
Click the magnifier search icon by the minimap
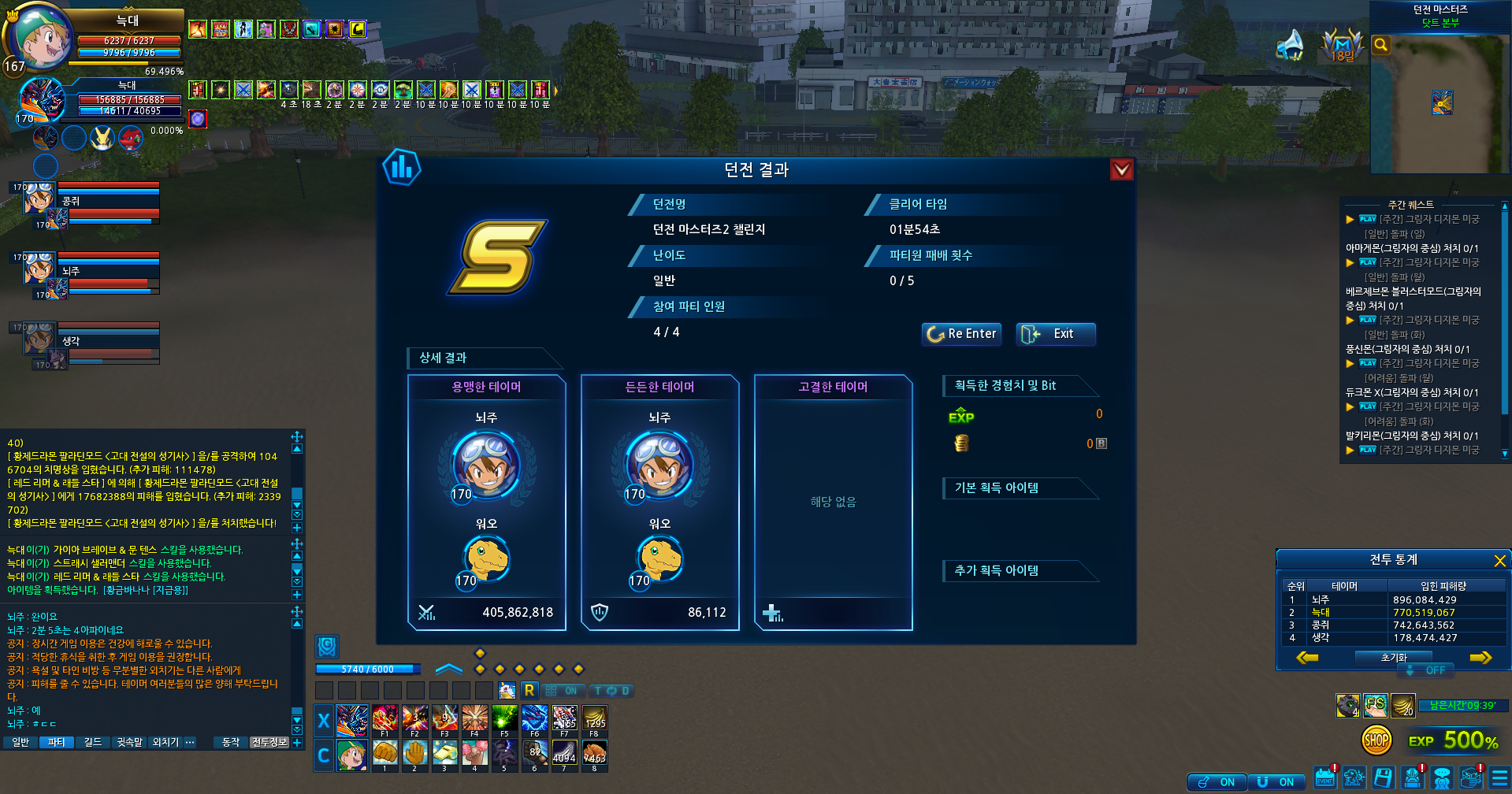click(1380, 45)
